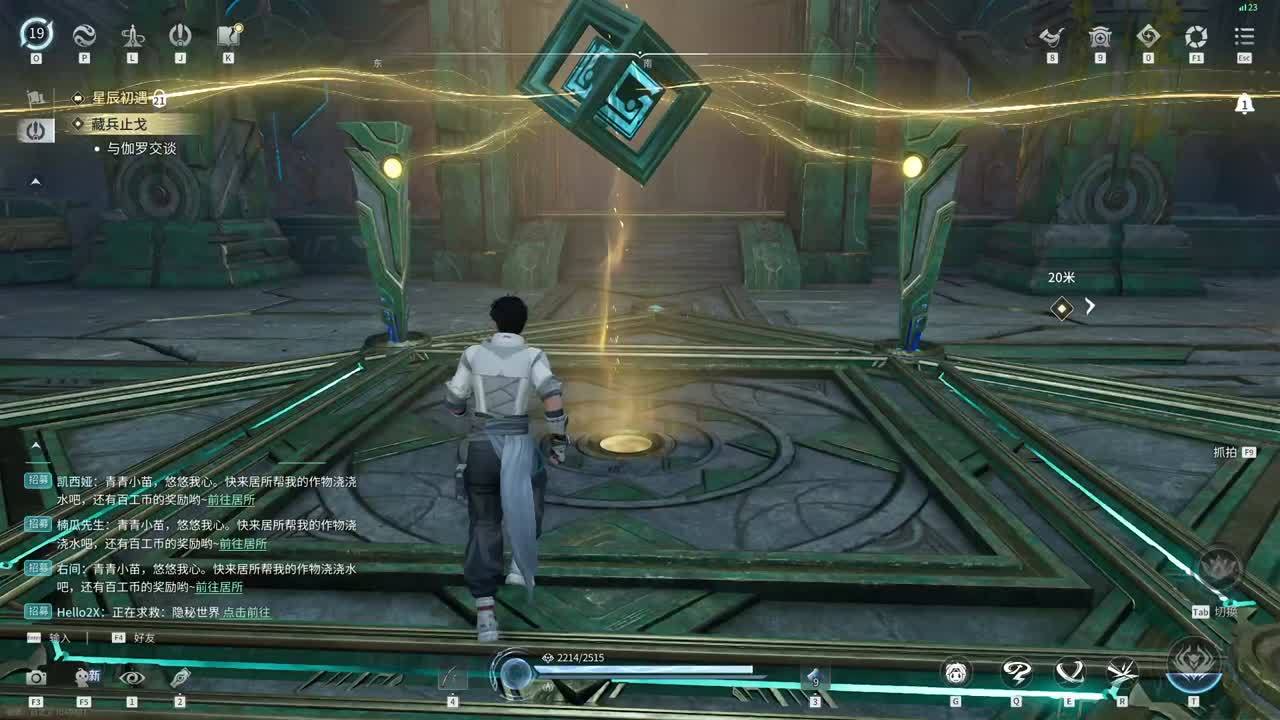Open the camera photo mode icon
This screenshot has height=720, width=1280.
[x=36, y=677]
